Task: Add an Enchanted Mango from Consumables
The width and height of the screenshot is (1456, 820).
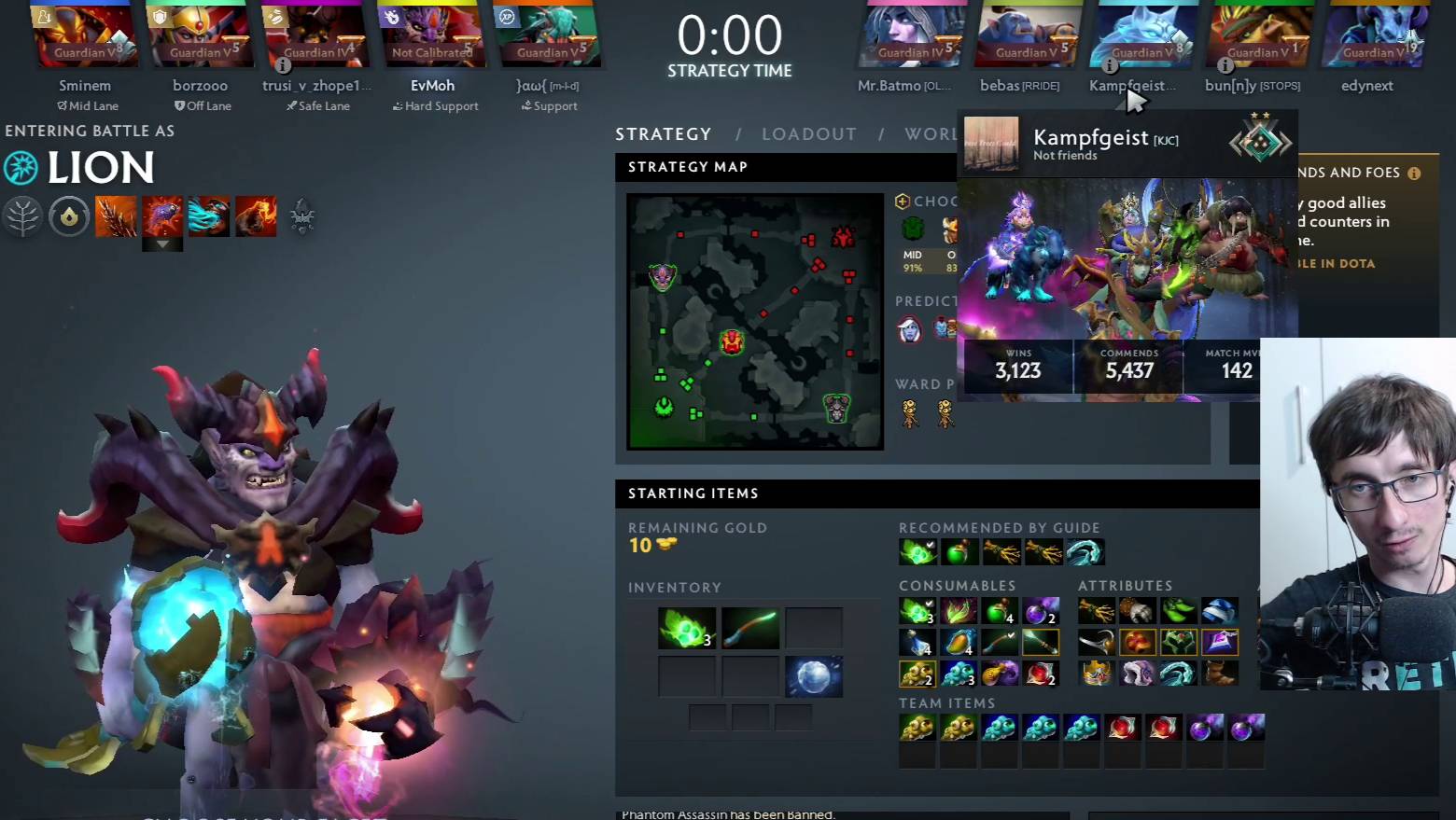Action: click(x=960, y=642)
